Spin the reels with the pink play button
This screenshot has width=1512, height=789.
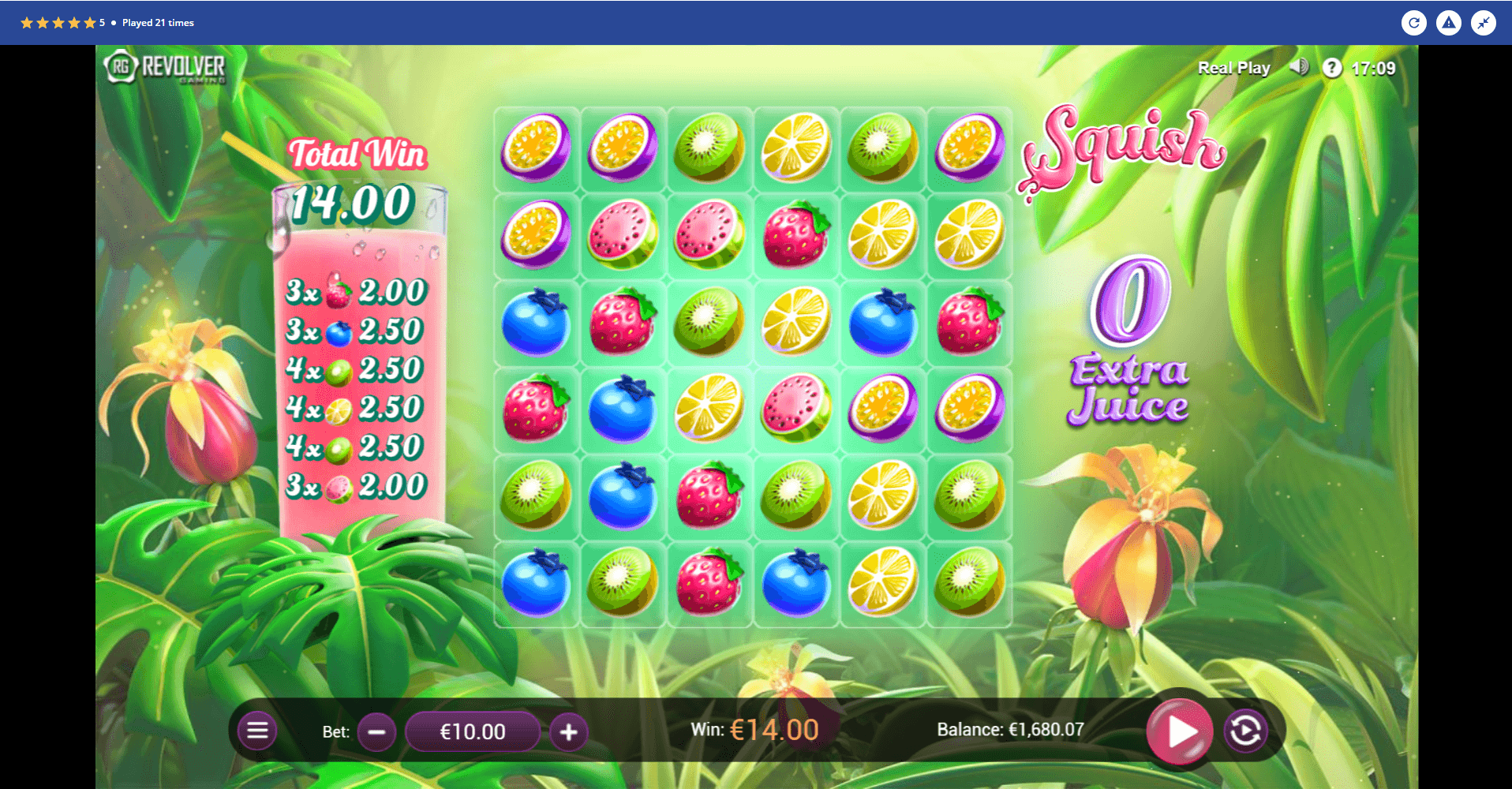(x=1179, y=731)
